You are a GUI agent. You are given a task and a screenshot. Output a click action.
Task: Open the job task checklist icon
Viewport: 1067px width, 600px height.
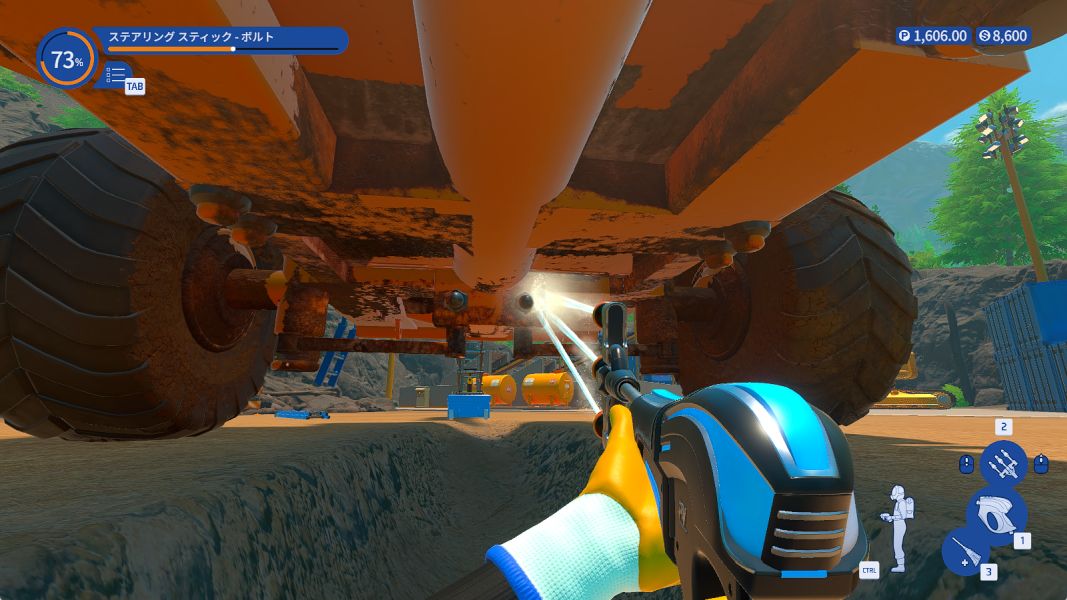pos(115,75)
